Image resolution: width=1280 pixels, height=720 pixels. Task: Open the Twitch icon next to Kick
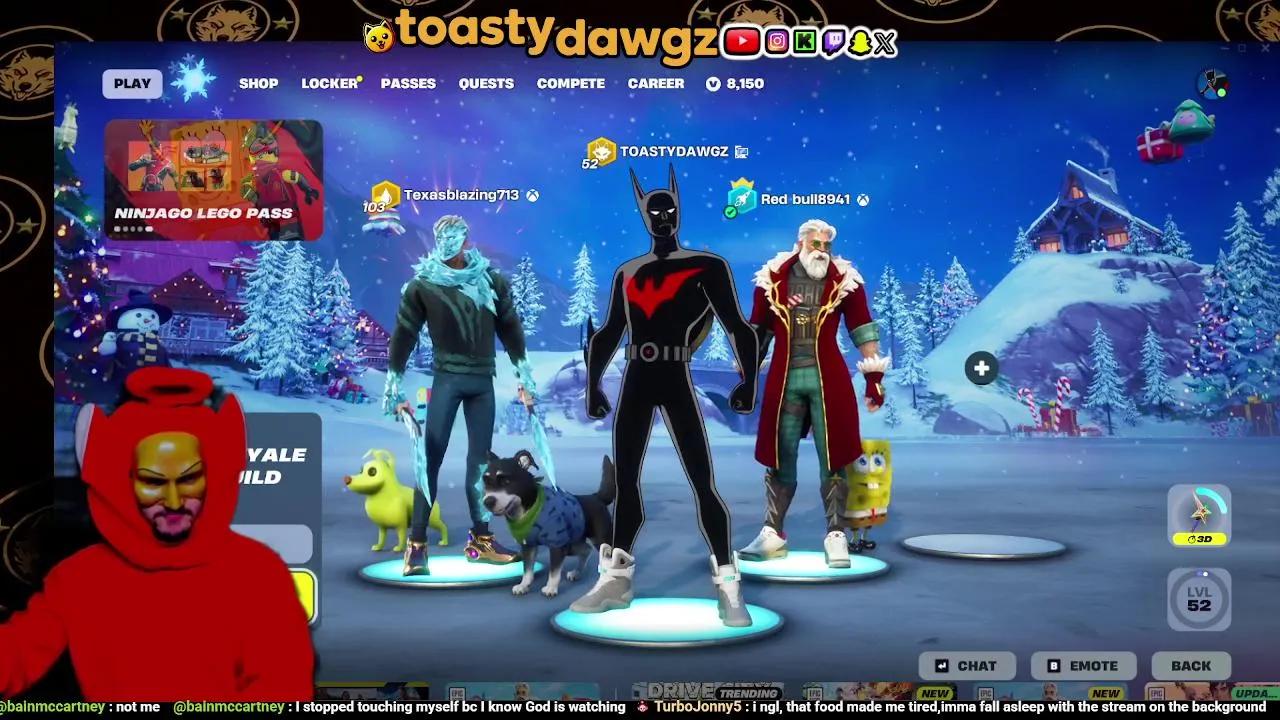(x=832, y=43)
